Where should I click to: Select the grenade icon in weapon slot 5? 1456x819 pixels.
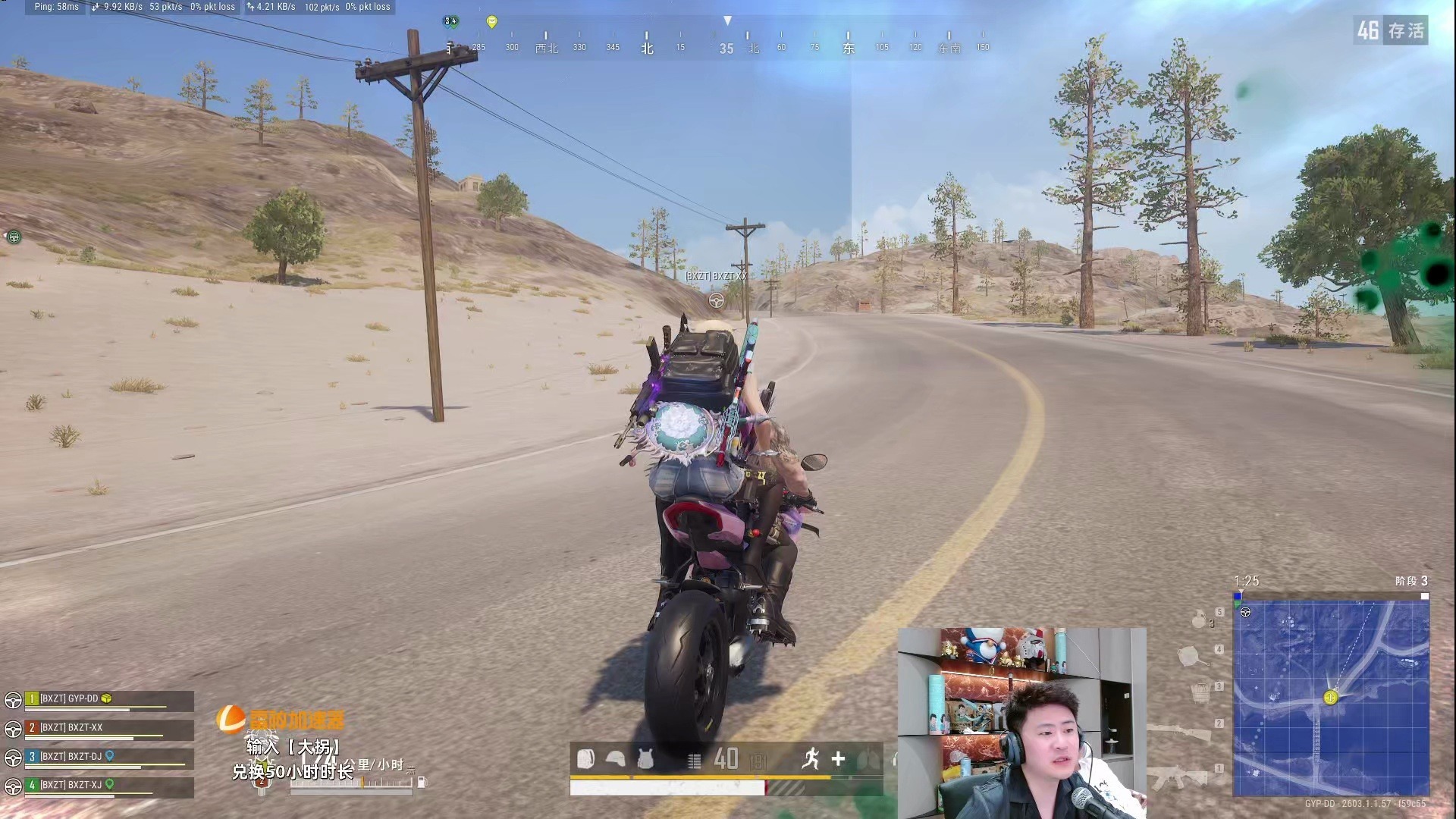click(1199, 619)
